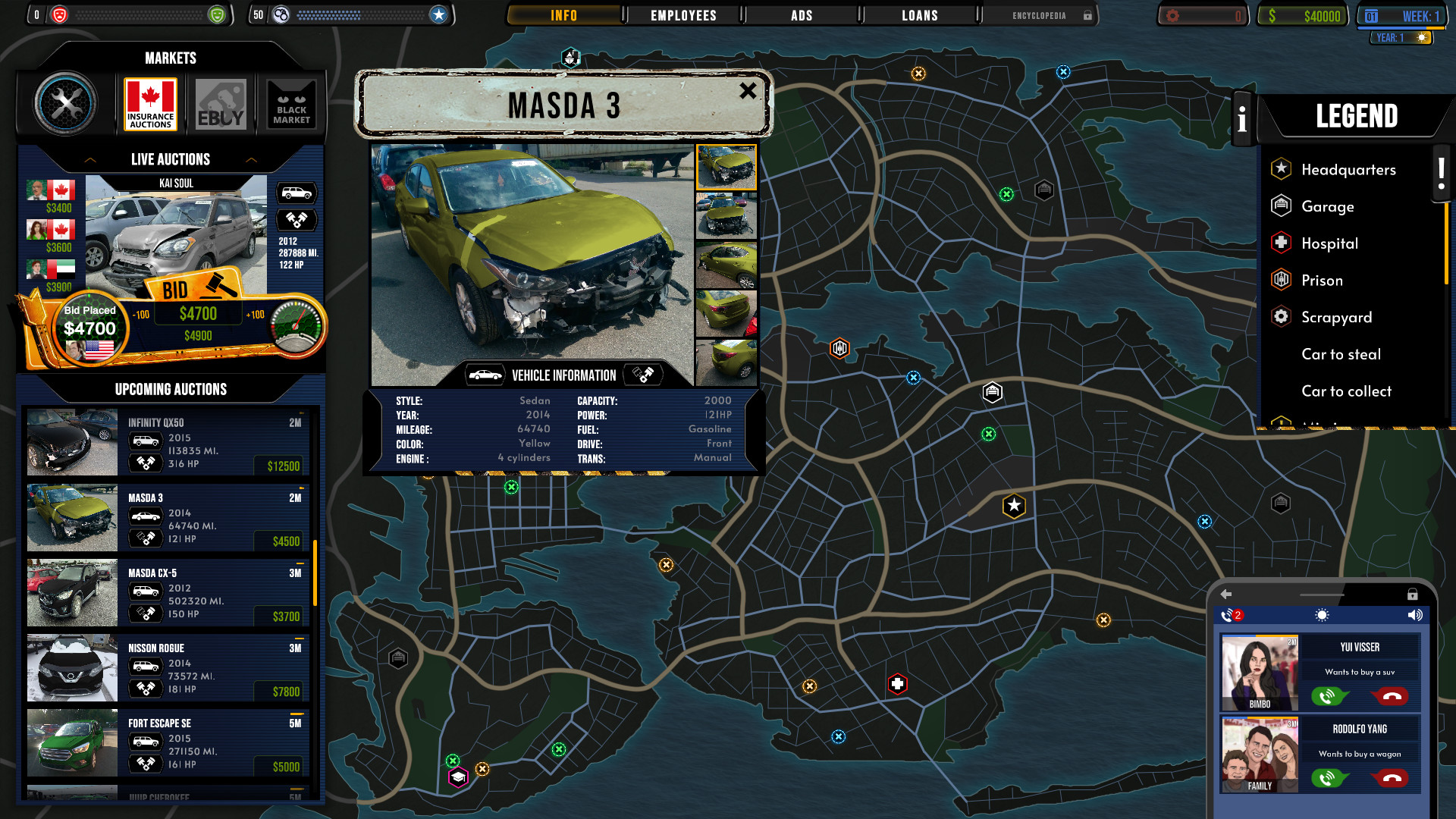Open the EBUY marketplace
The width and height of the screenshot is (1456, 819).
click(x=221, y=103)
